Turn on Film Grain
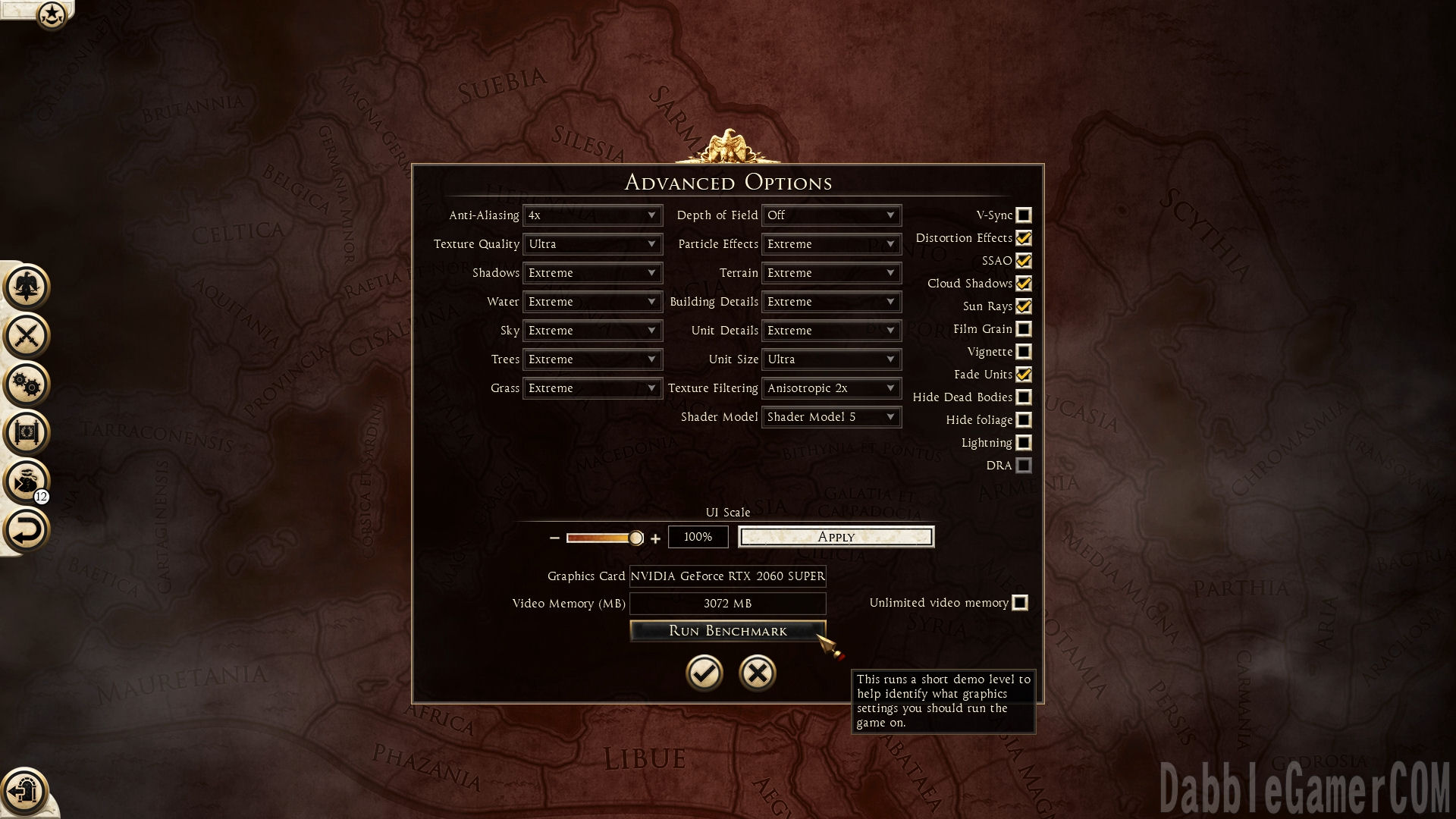Viewport: 1456px width, 819px height. pyautogui.click(x=1024, y=329)
